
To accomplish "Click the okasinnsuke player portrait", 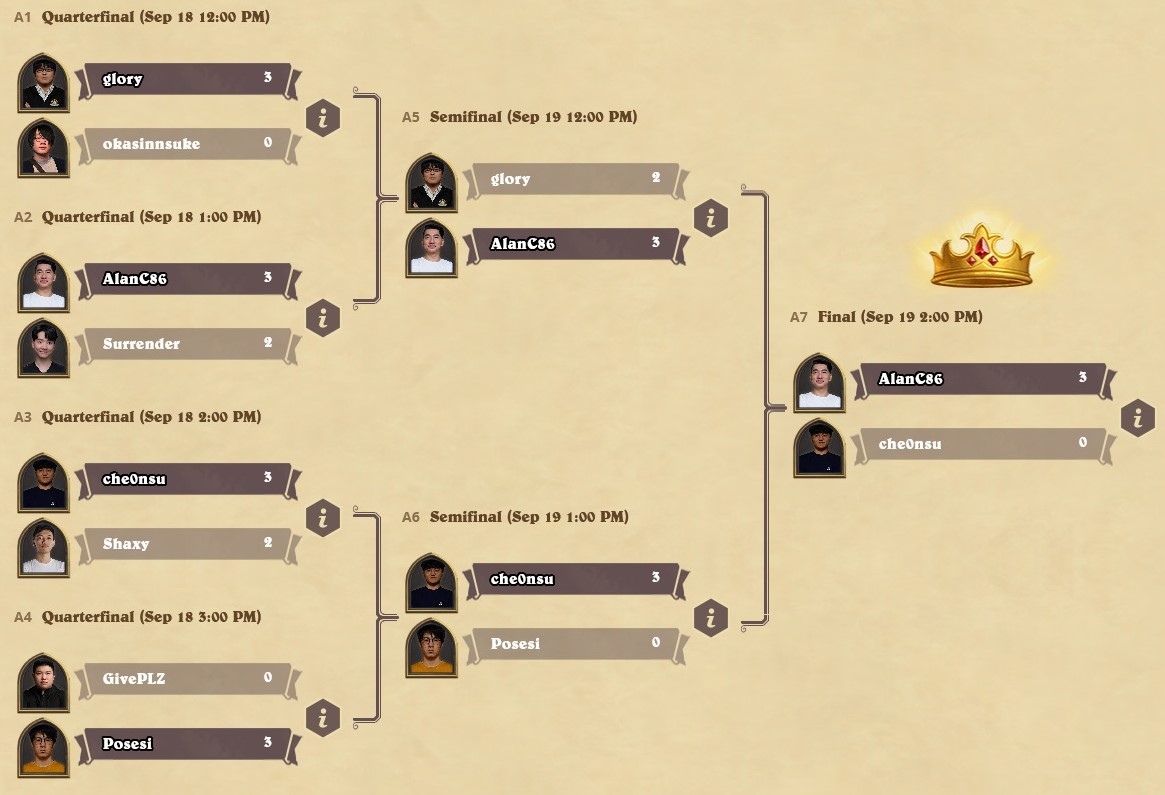I will pos(44,147).
